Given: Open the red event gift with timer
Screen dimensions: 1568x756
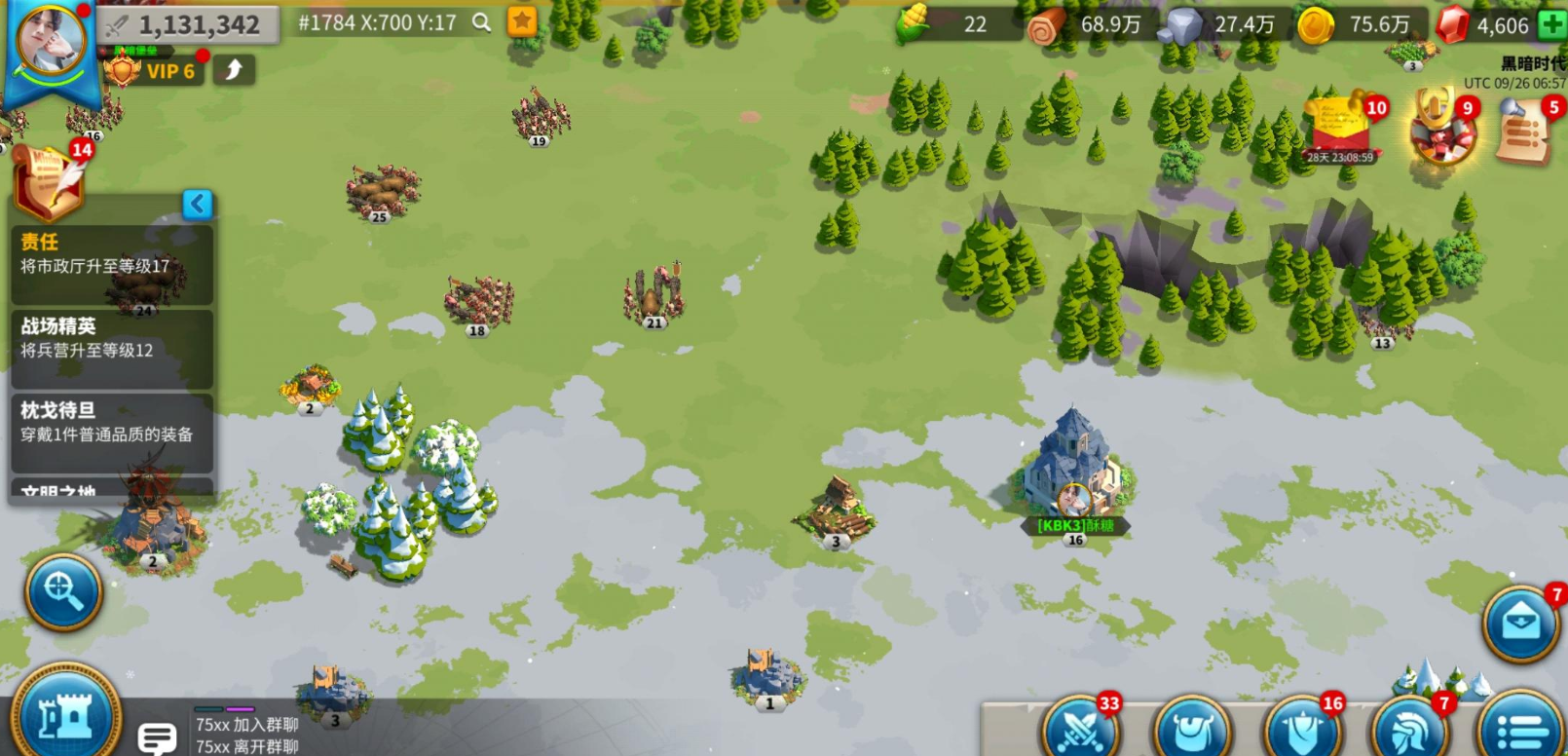Looking at the screenshot, I should point(1340,127).
